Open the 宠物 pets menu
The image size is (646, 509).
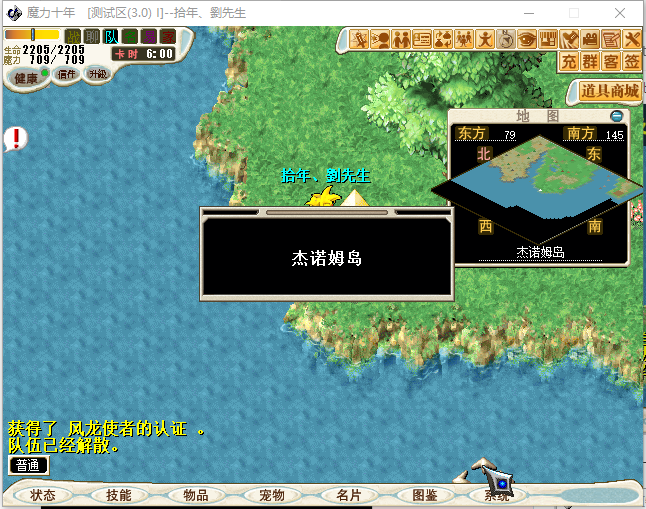pos(271,495)
